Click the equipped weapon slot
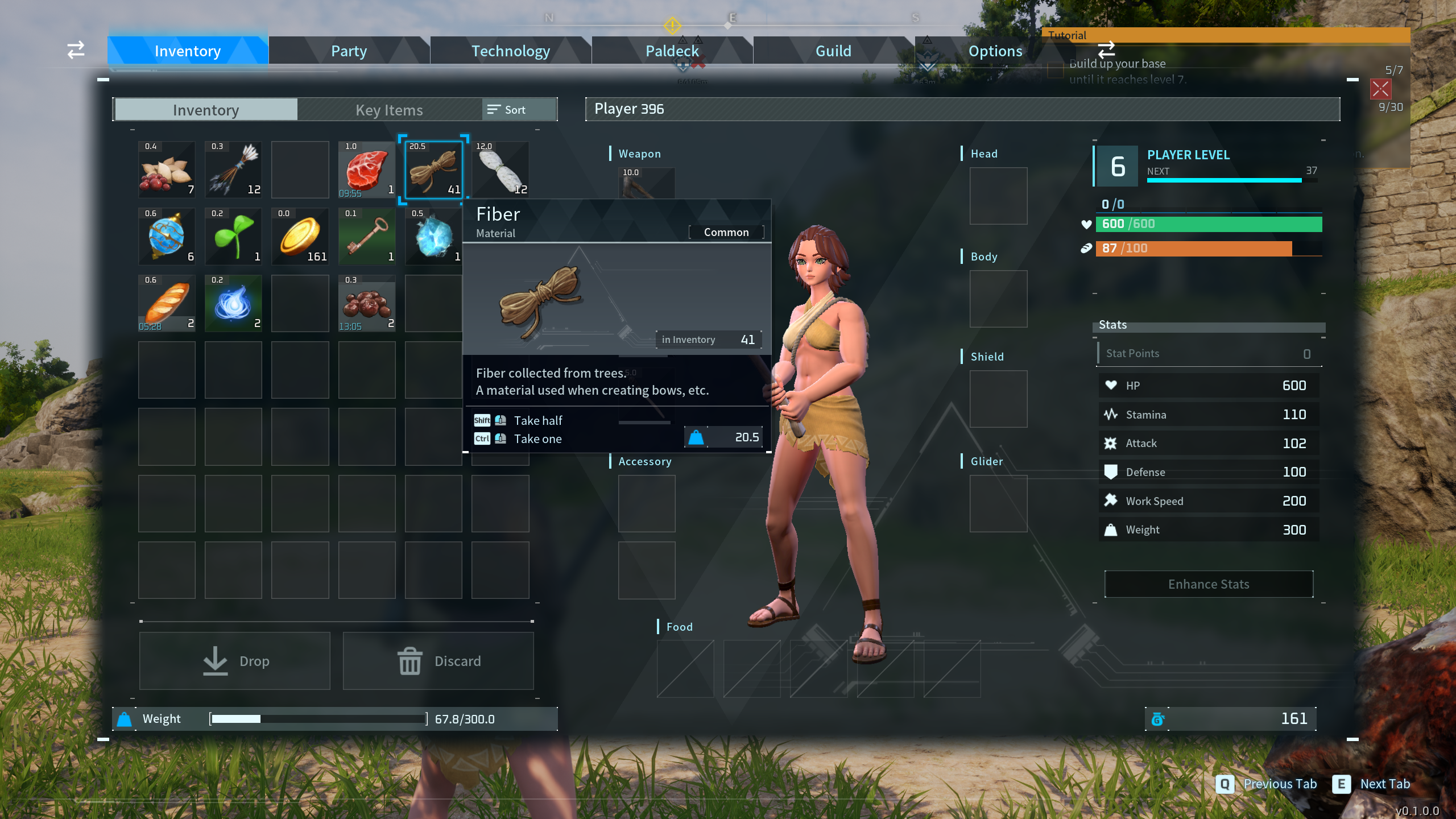 point(647,183)
